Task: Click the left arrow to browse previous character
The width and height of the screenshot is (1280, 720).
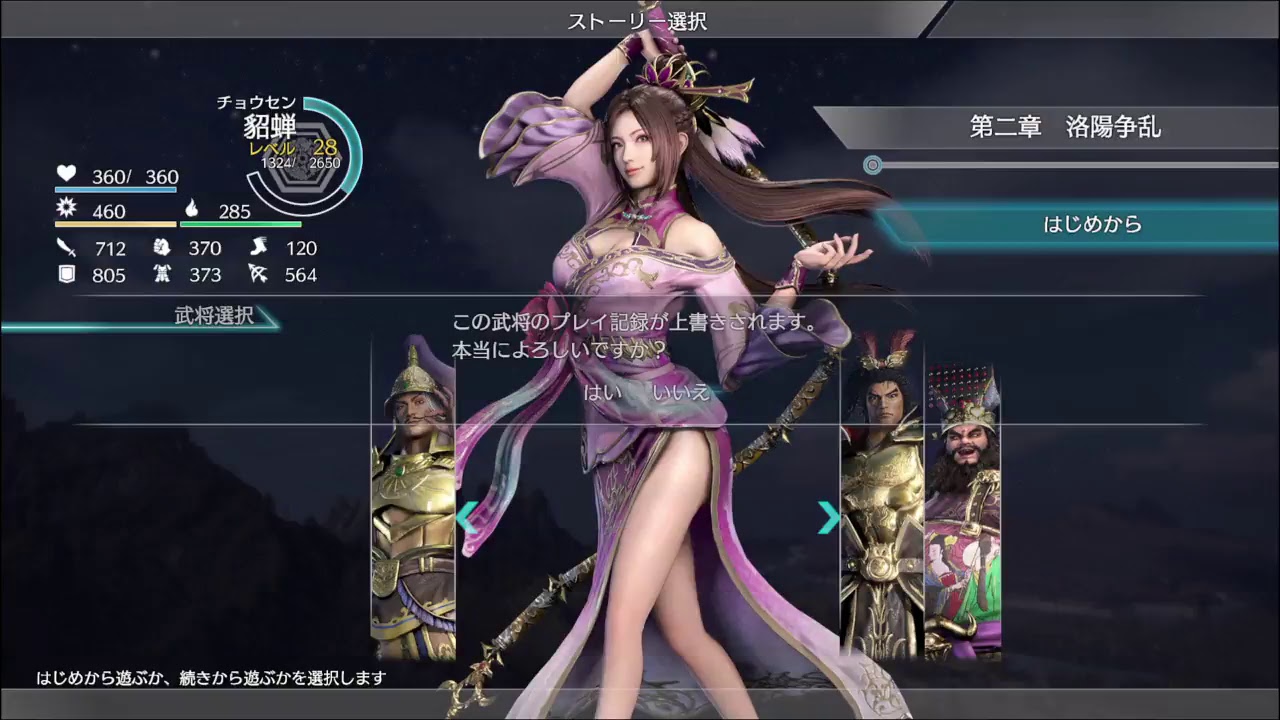Action: click(x=466, y=518)
